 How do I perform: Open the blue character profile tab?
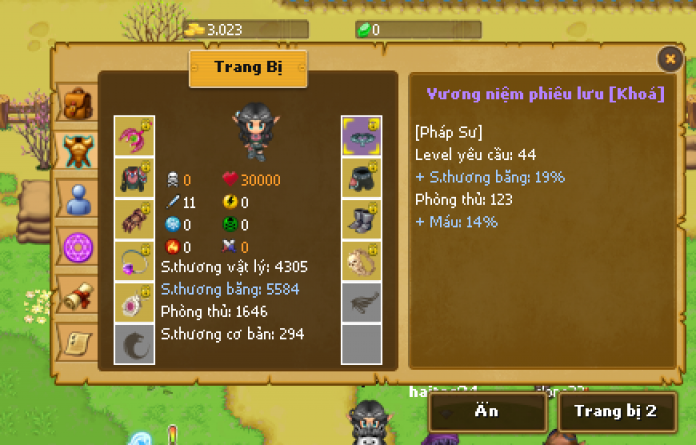[x=77, y=200]
